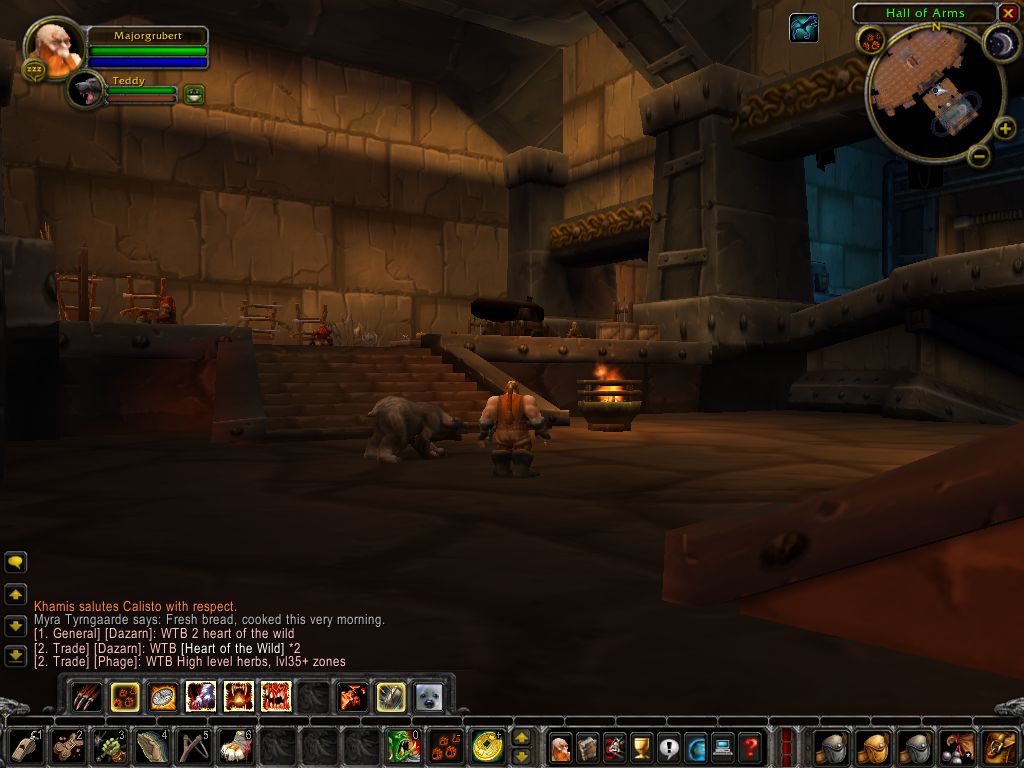Open the spellbook micro button
Screen dimensions: 1024x768
point(588,746)
